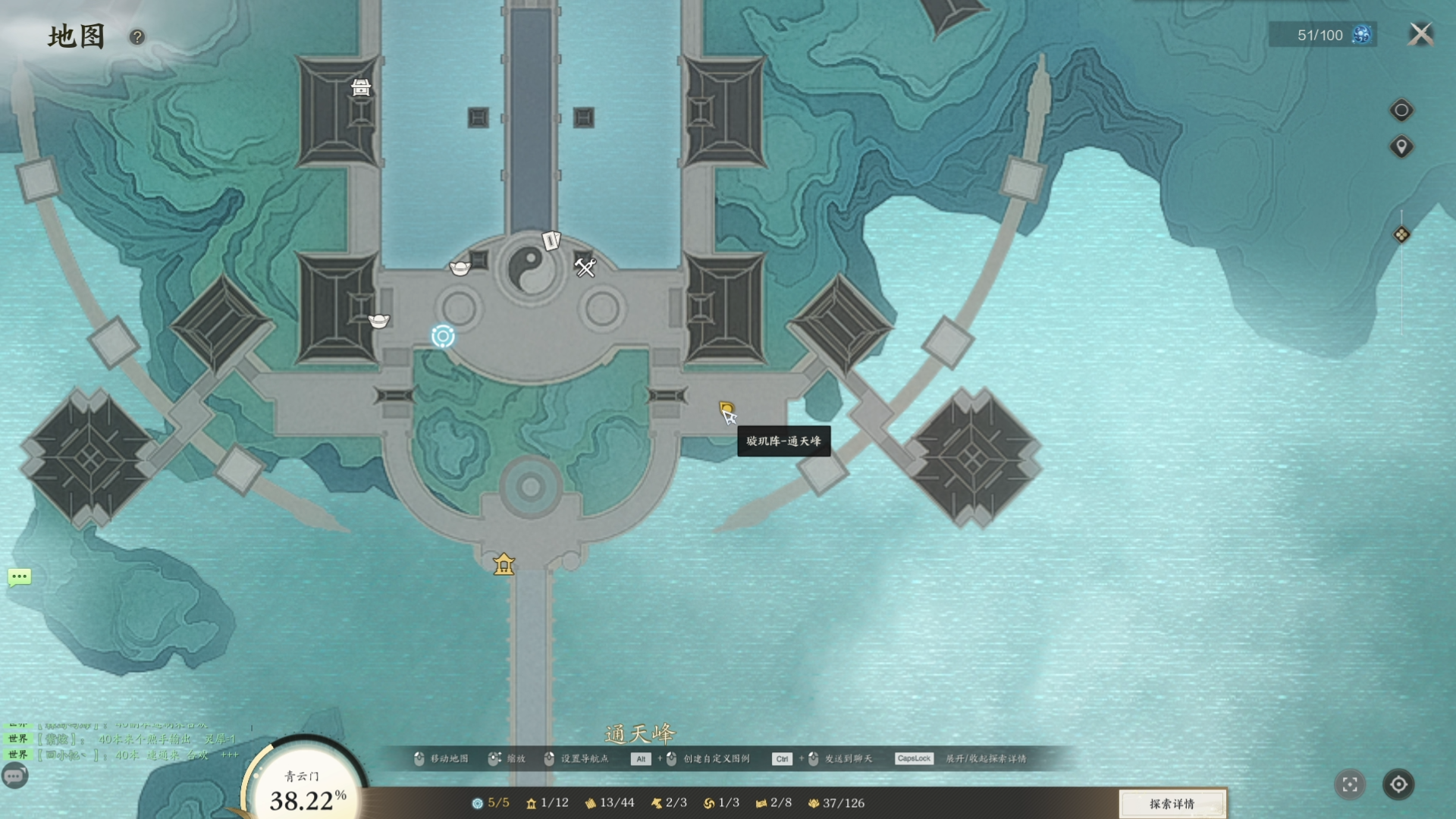Open the gray speech bubble chat icon

tap(14, 776)
